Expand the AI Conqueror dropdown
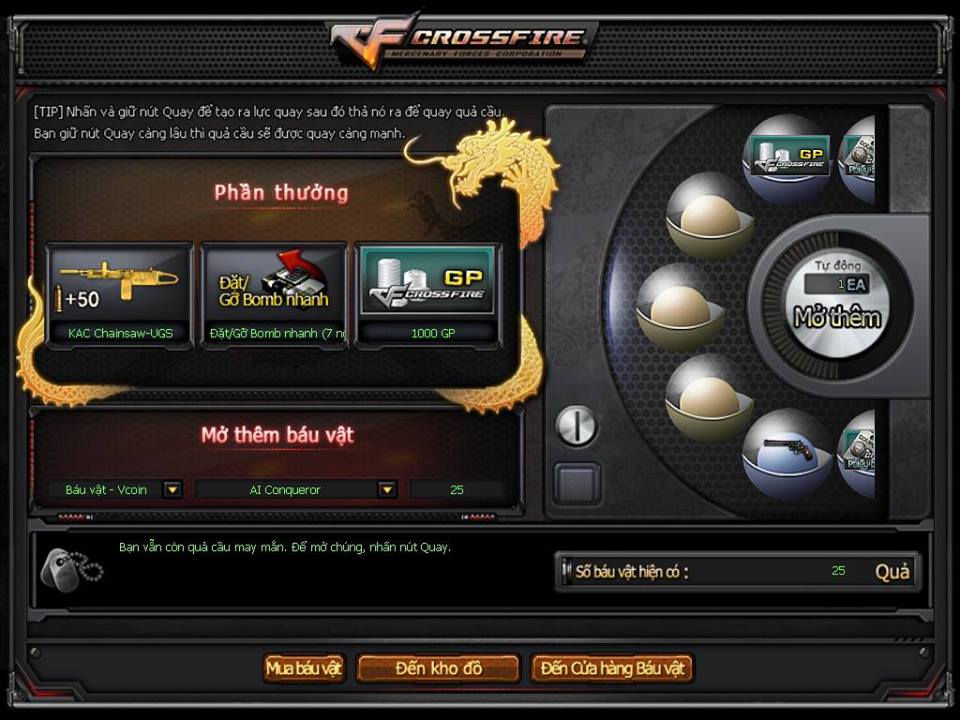Viewport: 960px width, 720px height. point(386,490)
